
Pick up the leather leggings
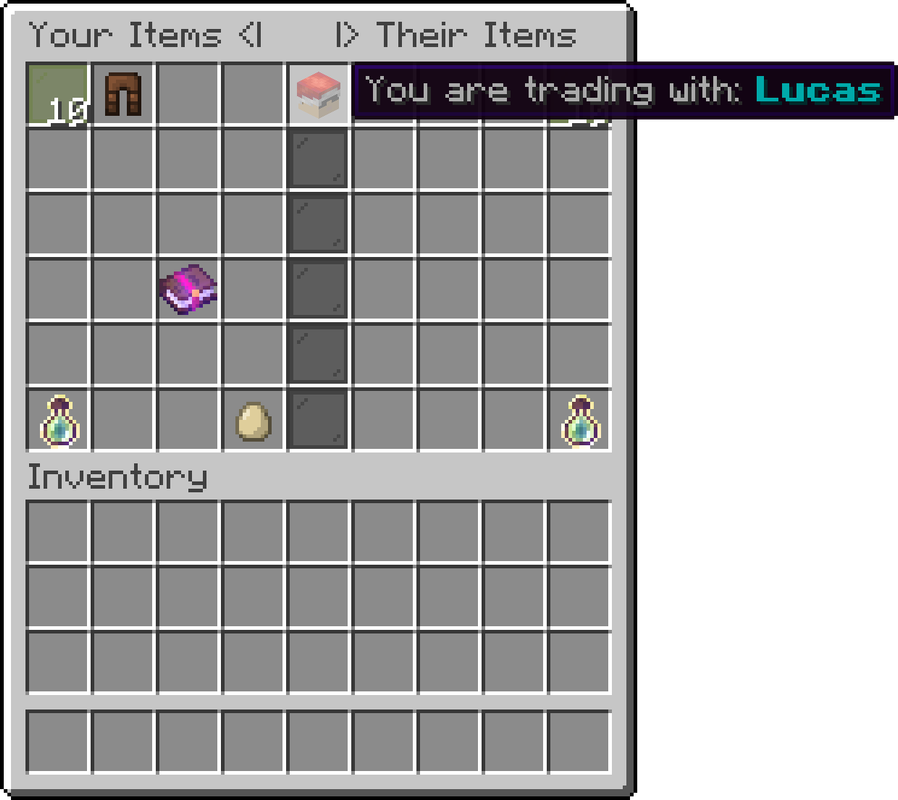123,94
